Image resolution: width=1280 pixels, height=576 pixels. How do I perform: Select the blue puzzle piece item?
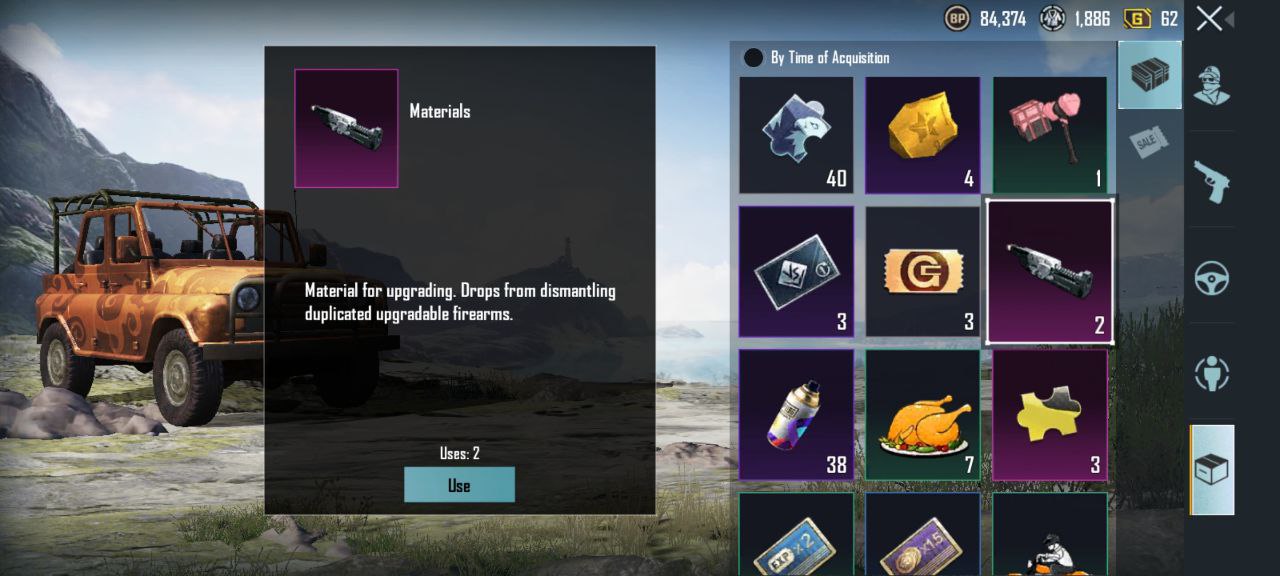click(x=796, y=134)
